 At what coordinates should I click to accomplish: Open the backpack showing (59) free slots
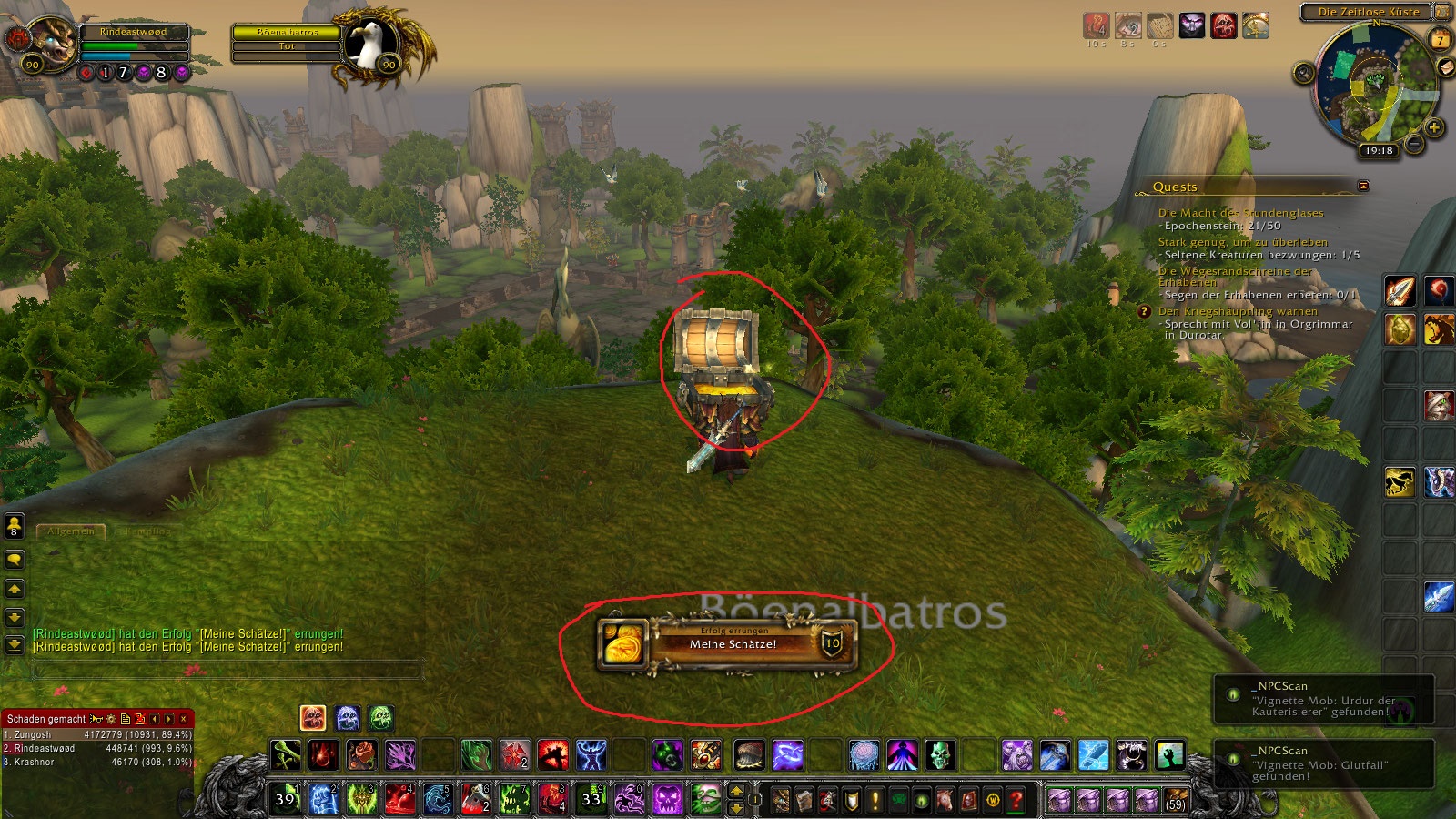click(x=1175, y=800)
